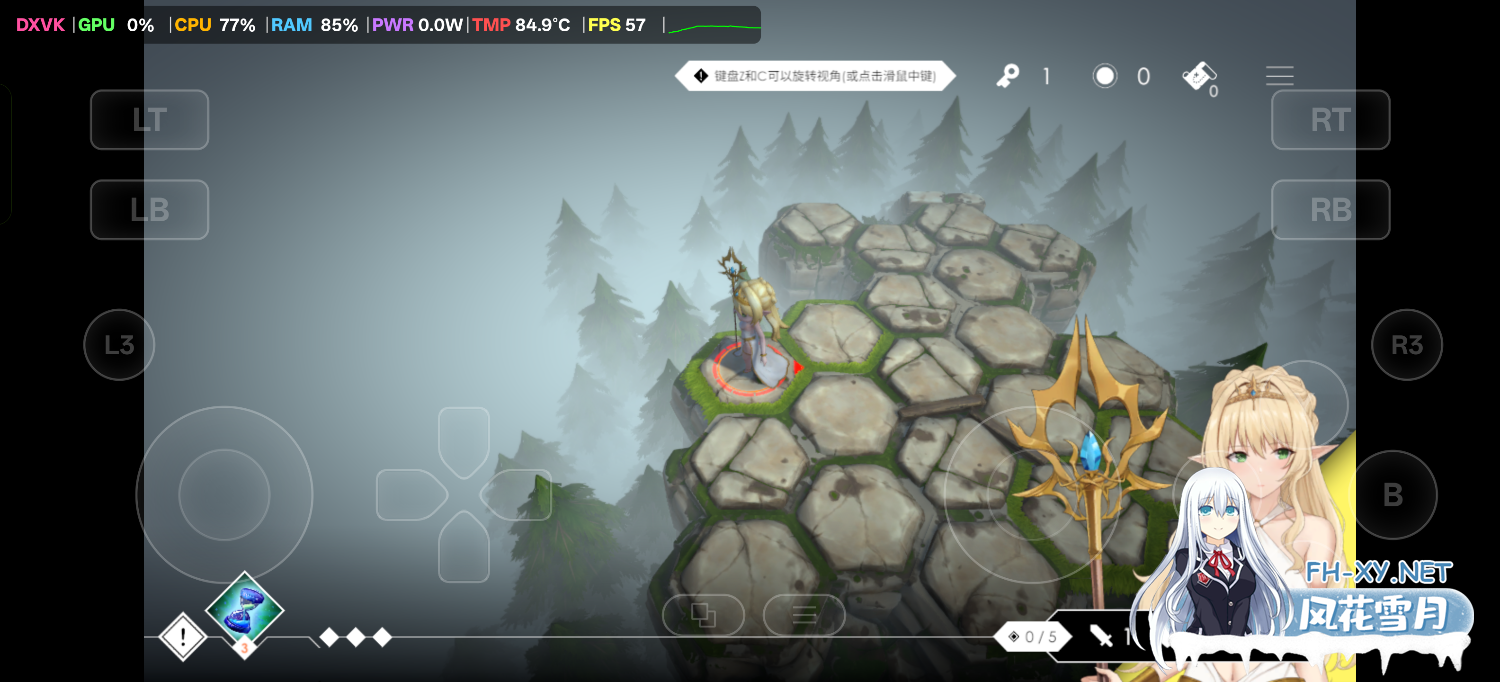Click the key icon in top bar
Image resolution: width=1500 pixels, height=682 pixels.
click(x=1008, y=76)
